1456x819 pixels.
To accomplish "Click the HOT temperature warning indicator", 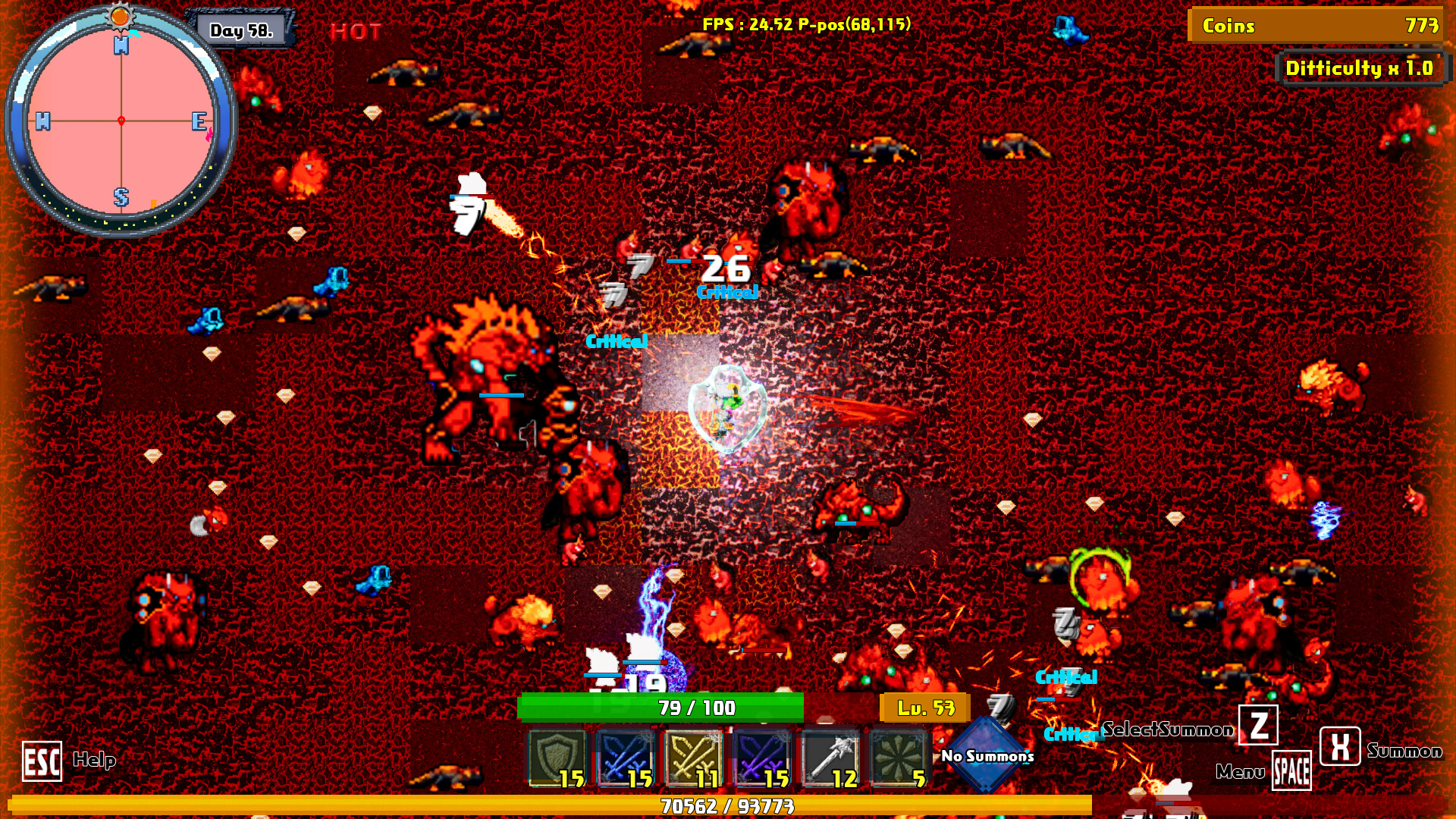I will 356,32.
